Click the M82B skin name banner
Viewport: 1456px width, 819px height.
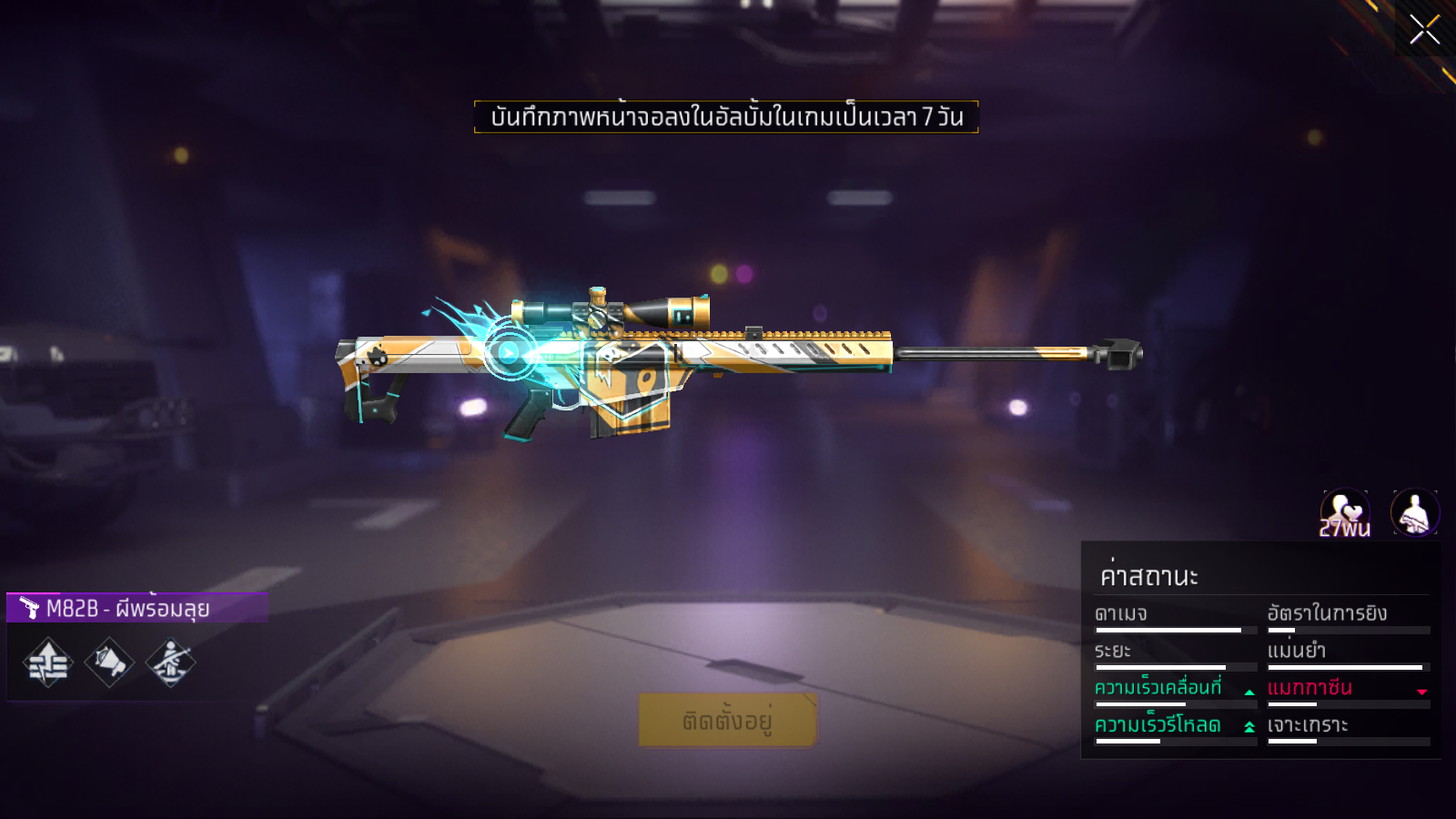pyautogui.click(x=137, y=608)
